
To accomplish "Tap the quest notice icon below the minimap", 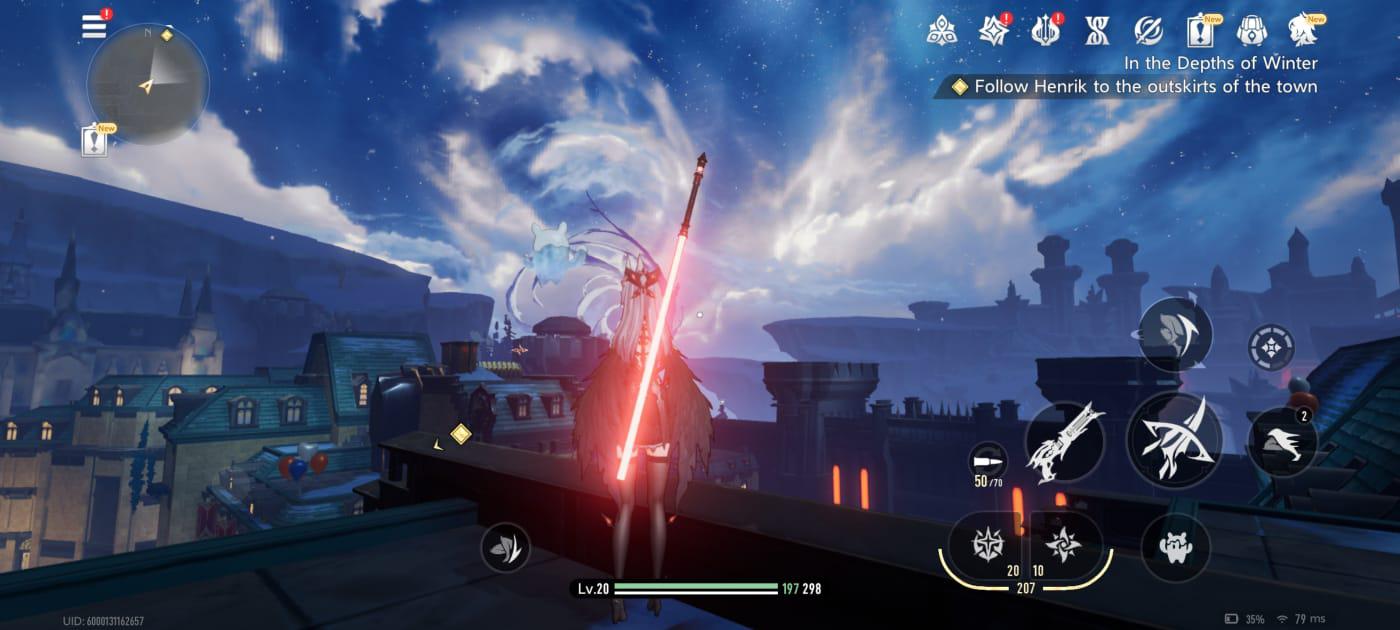I will pos(96,140).
